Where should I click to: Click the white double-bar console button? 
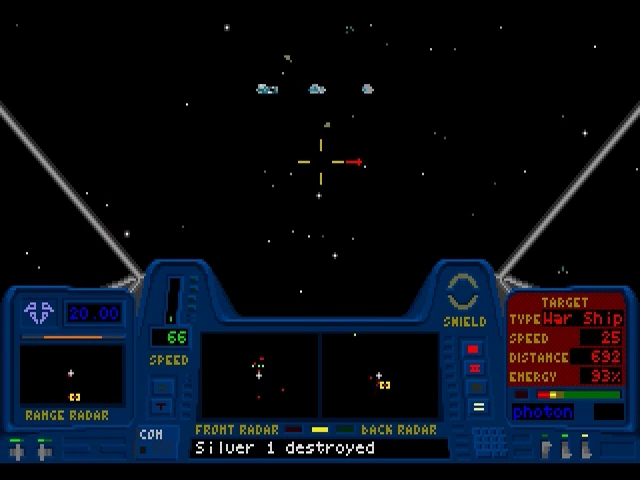[478, 407]
